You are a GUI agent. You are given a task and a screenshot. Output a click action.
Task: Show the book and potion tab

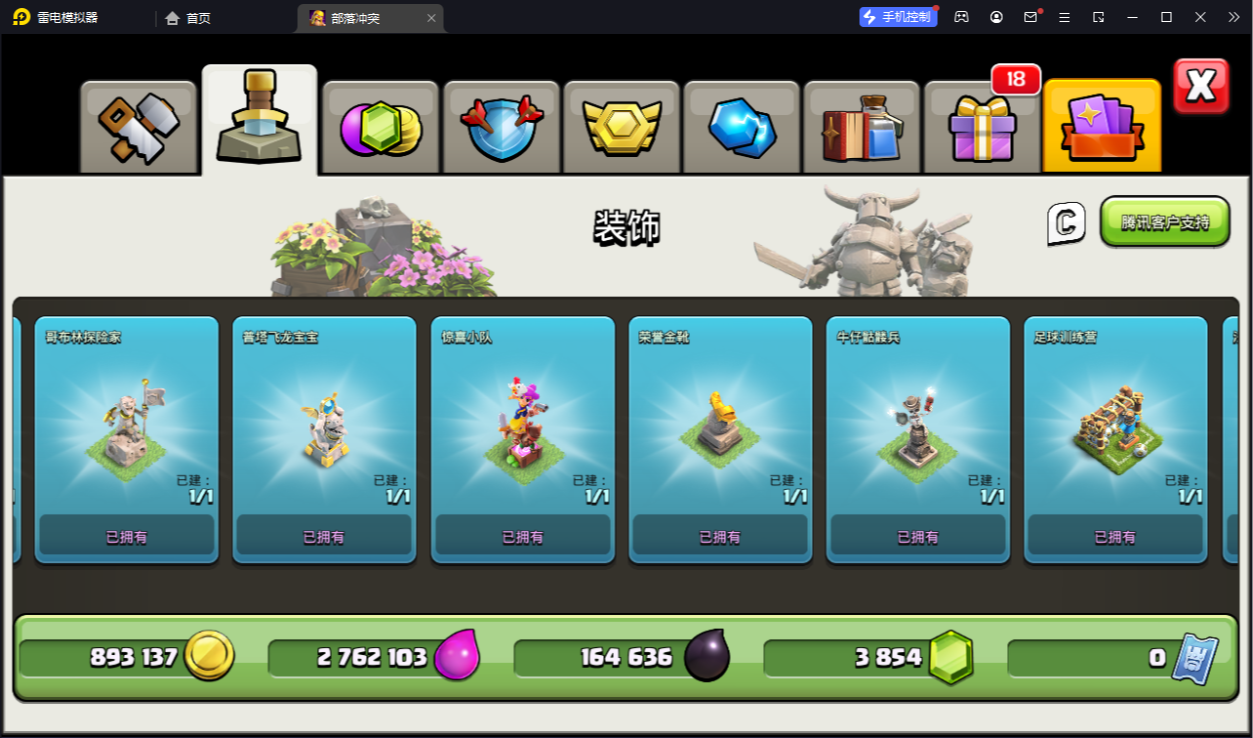point(861,127)
